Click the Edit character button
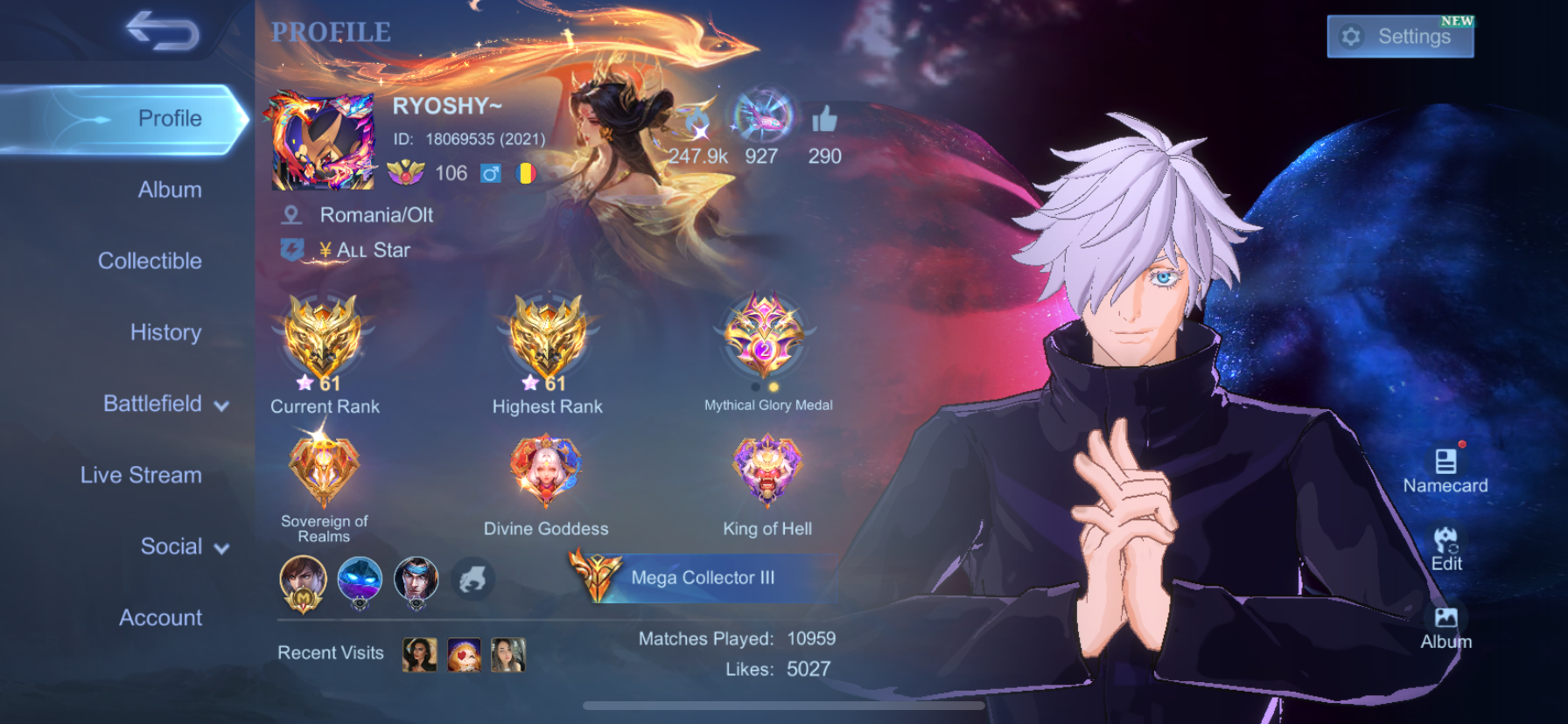Image resolution: width=1568 pixels, height=724 pixels. (1445, 548)
